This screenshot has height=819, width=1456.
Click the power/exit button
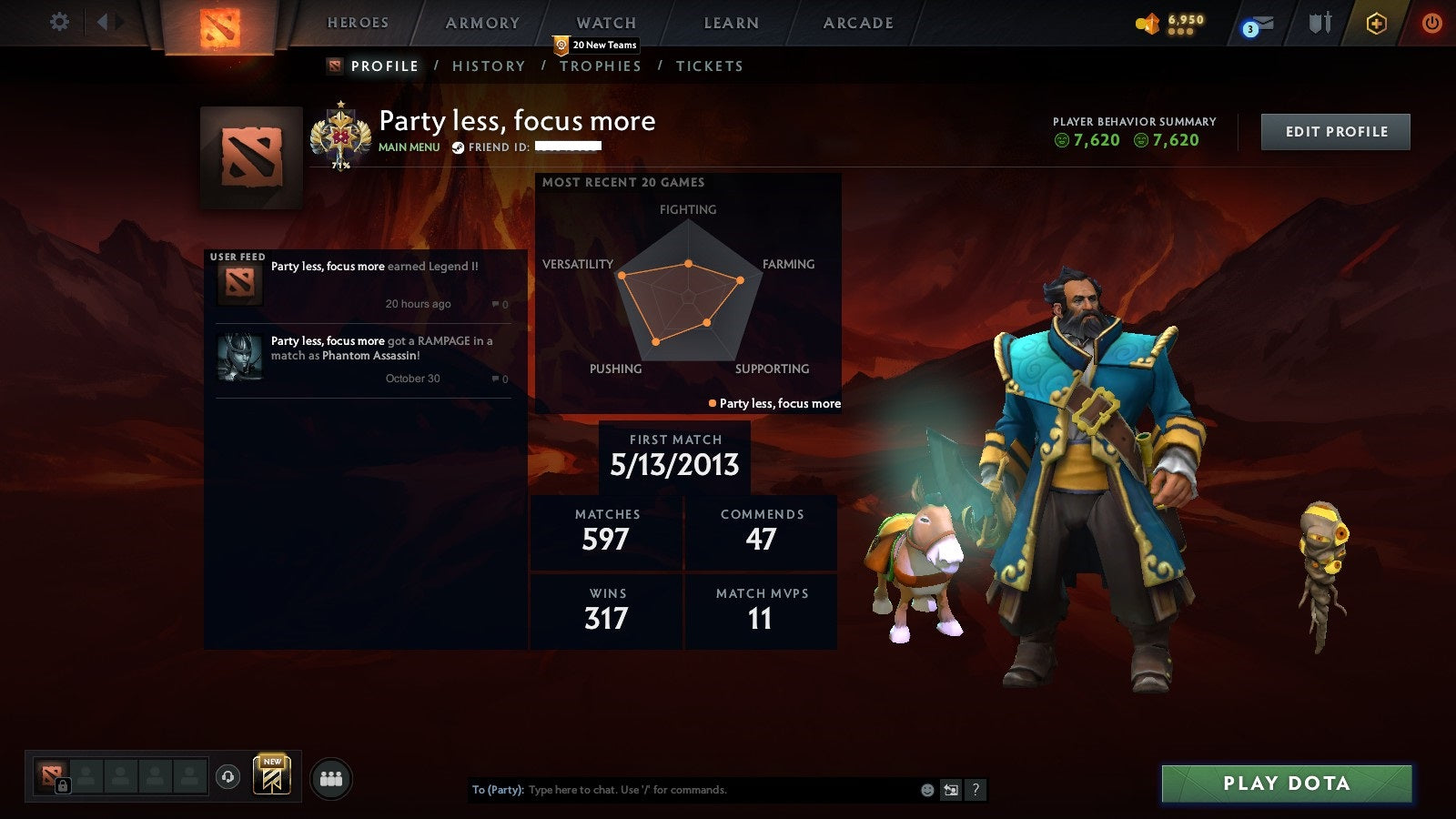(x=1431, y=23)
